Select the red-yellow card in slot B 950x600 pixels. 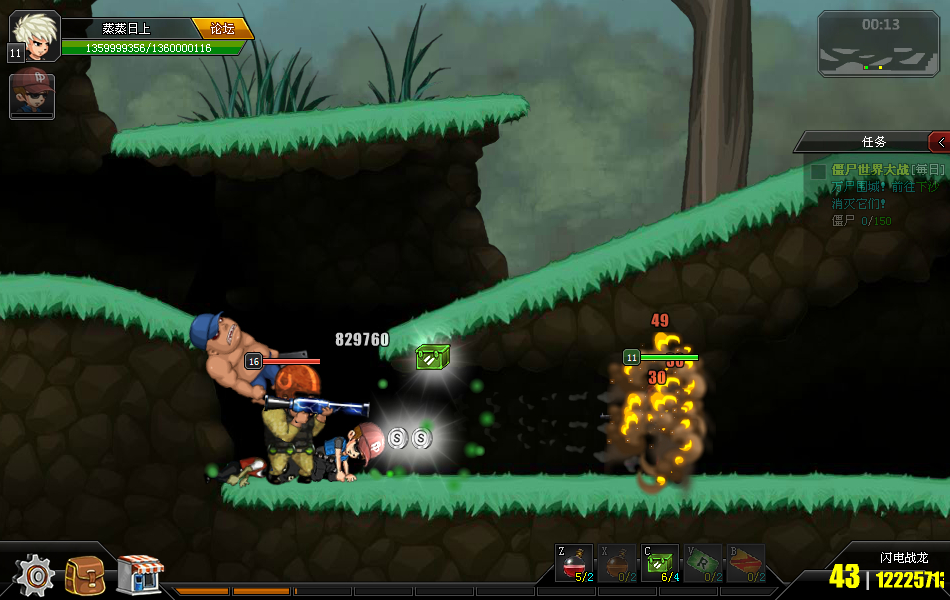point(744,563)
